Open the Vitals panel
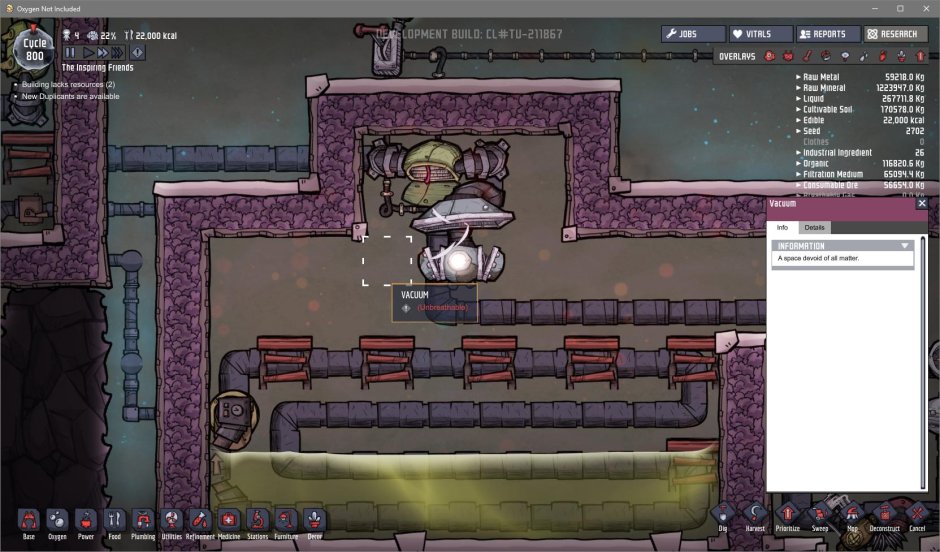Viewport: 940px width, 552px height. (760, 34)
